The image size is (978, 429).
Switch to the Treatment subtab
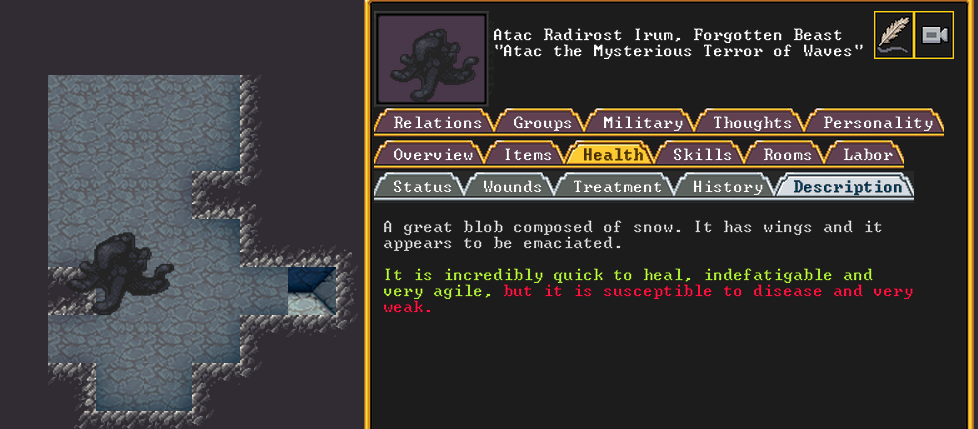pyautogui.click(x=617, y=187)
